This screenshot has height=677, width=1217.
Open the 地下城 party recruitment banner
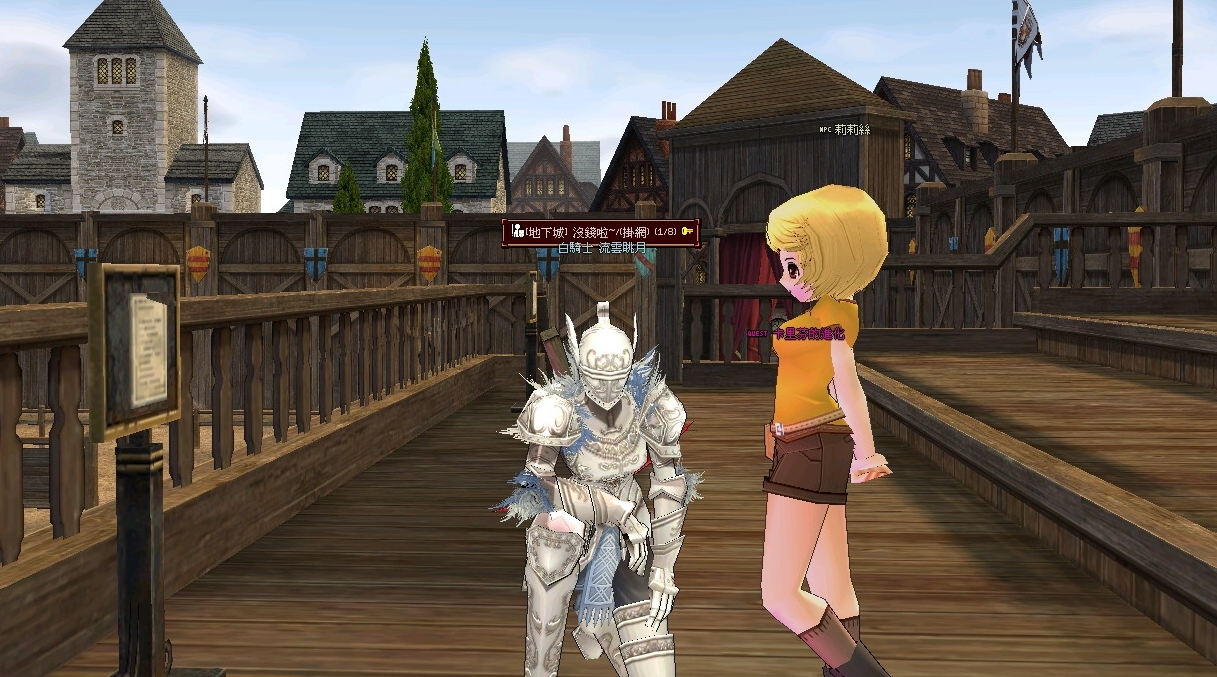600,232
